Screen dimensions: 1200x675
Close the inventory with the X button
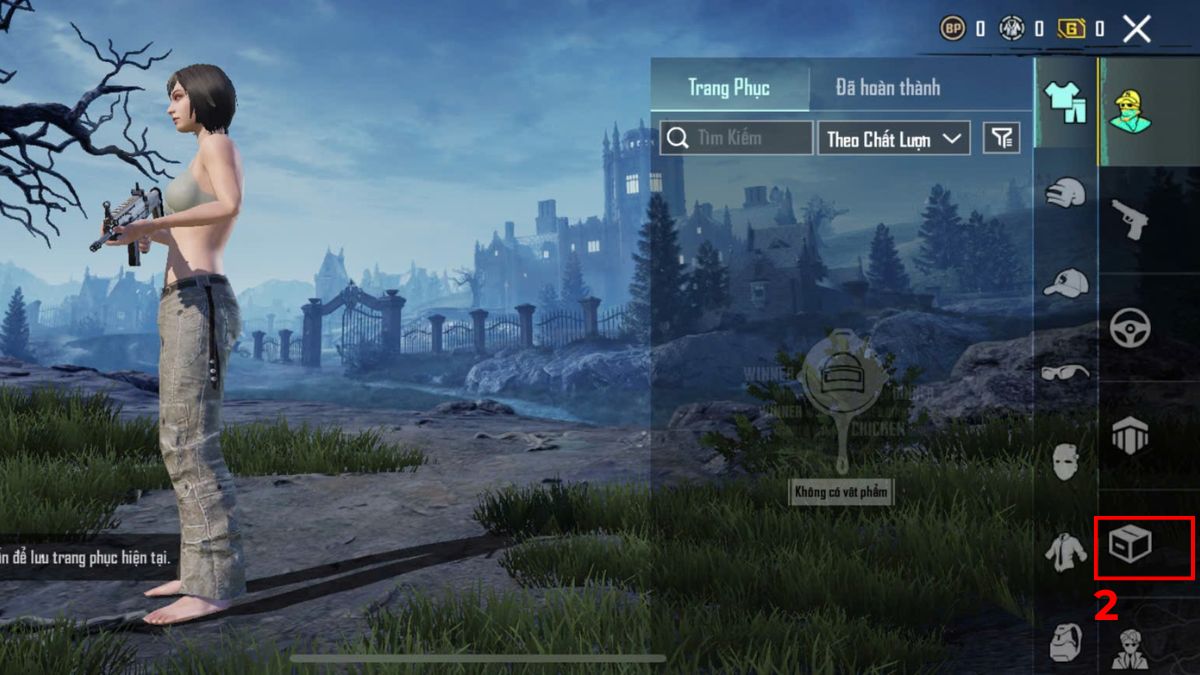(x=1136, y=29)
